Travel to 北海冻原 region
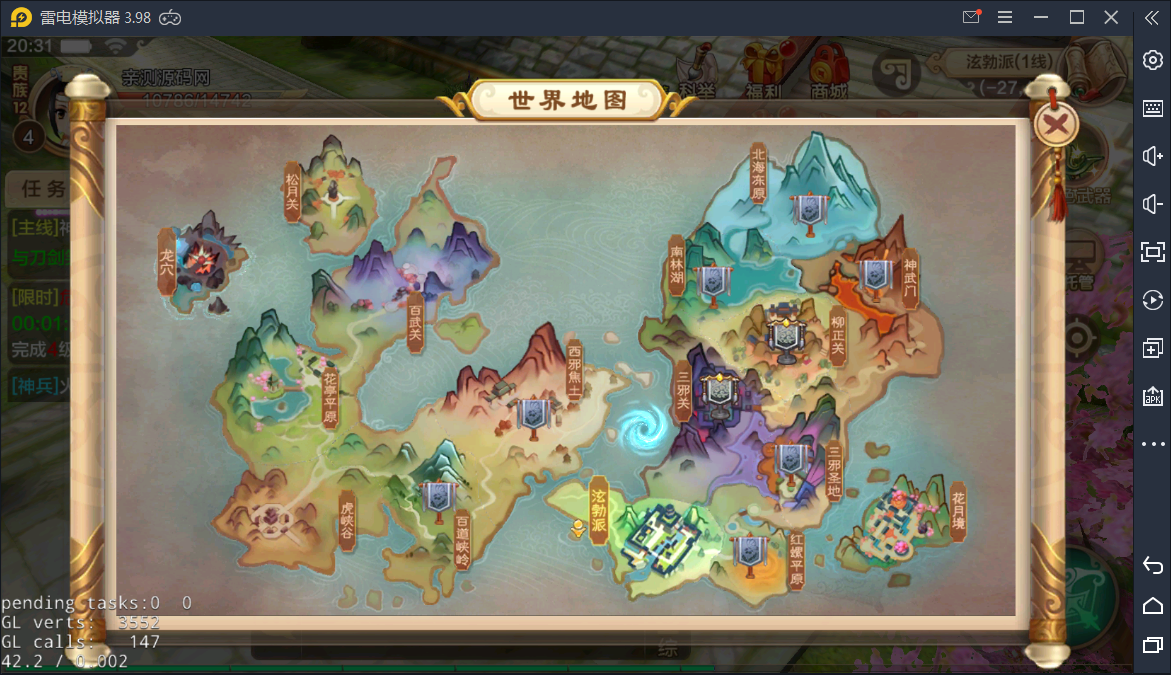This screenshot has height=675, width=1171. click(x=758, y=174)
